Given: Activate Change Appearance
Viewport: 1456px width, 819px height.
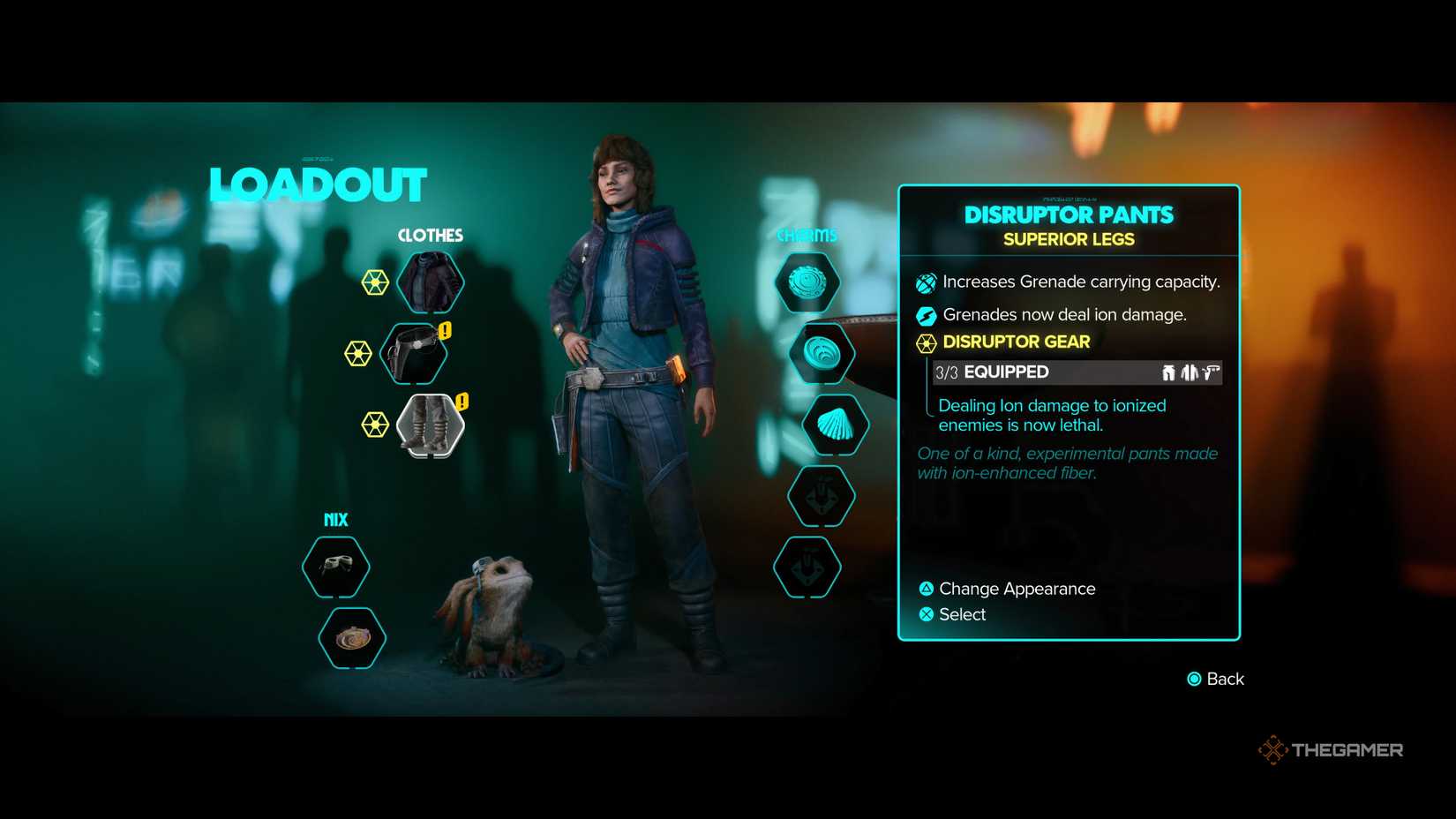Looking at the screenshot, I should point(1013,589).
